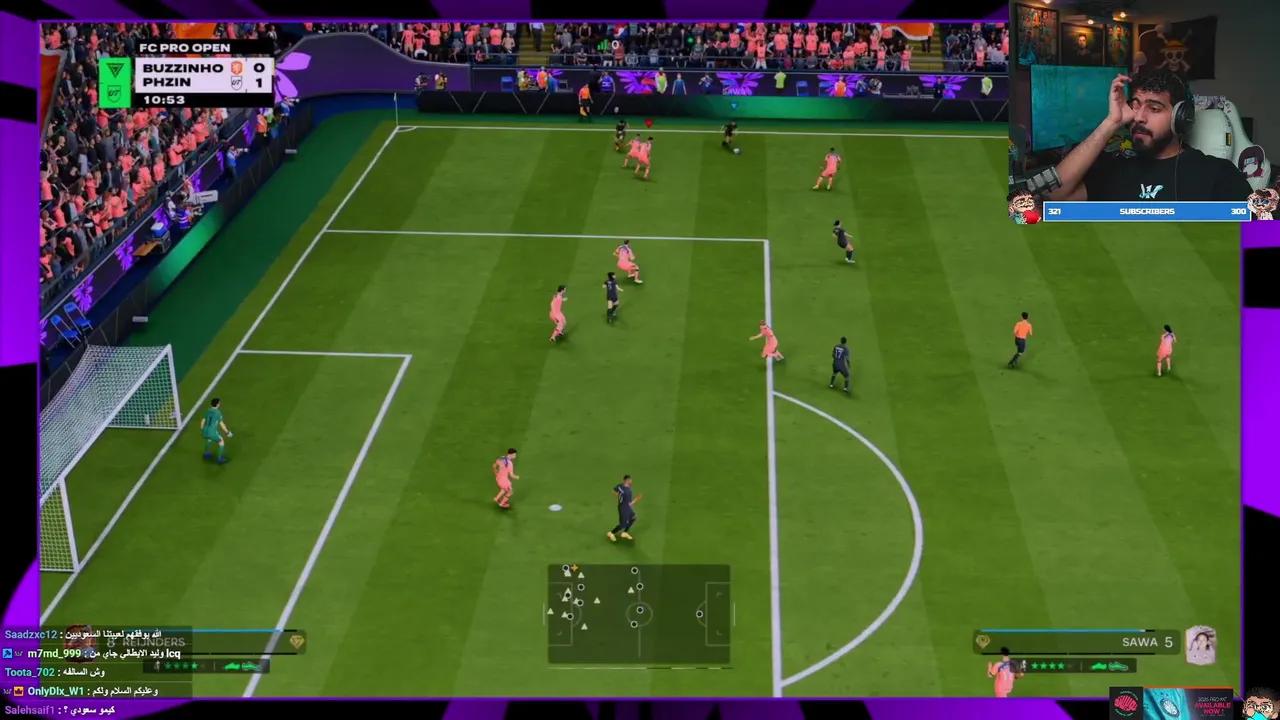1280x720 pixels.
Task: Click the 0-1 score display in the scoreboard
Action: tap(260, 75)
